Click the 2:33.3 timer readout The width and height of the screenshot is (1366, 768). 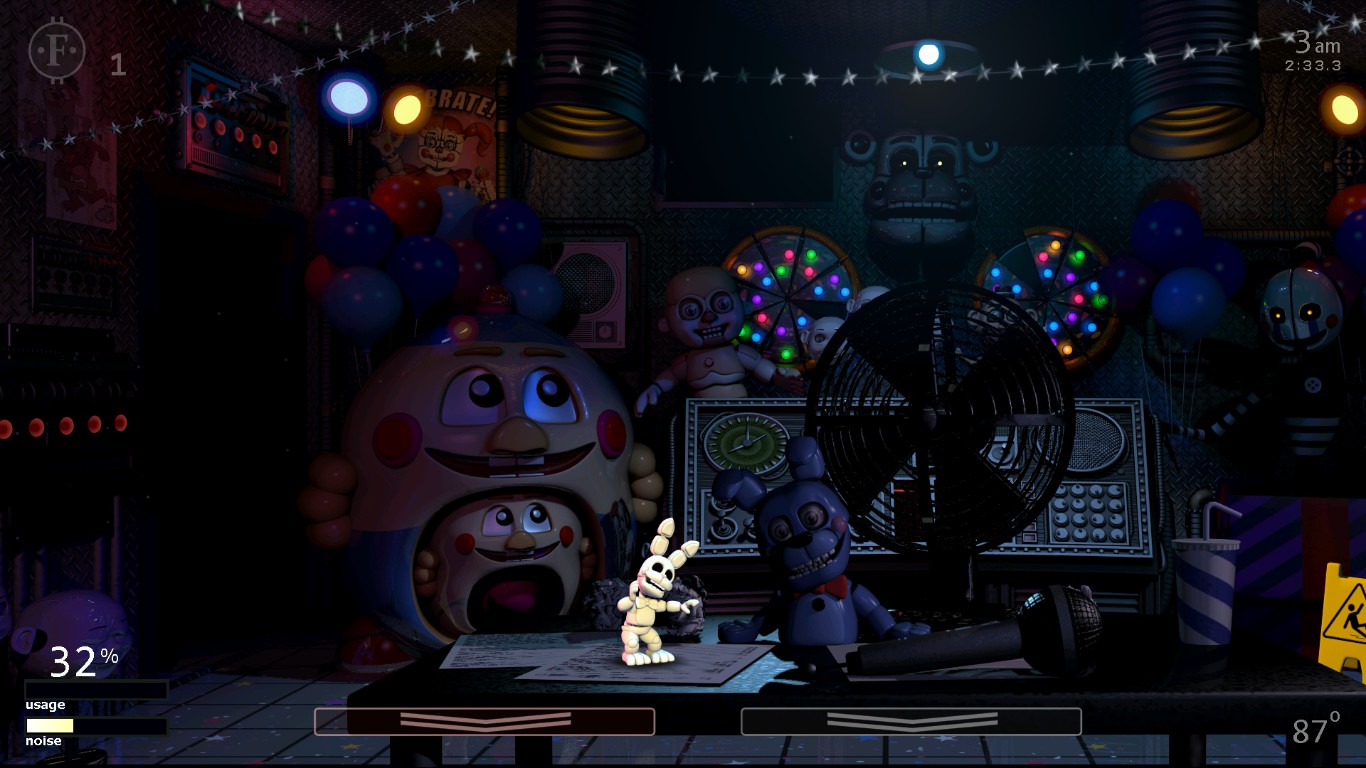point(1311,63)
